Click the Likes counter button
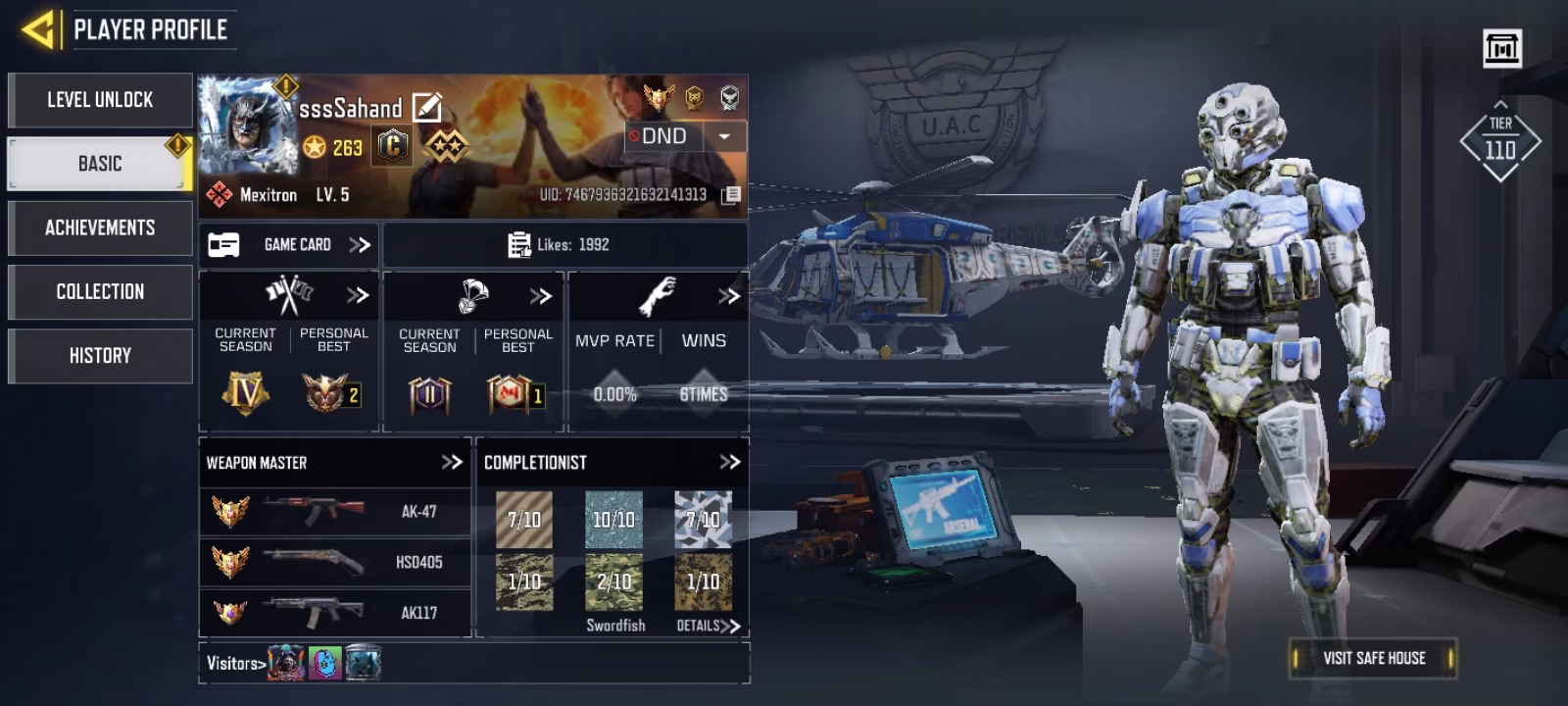Image resolution: width=1568 pixels, height=706 pixels. (563, 244)
